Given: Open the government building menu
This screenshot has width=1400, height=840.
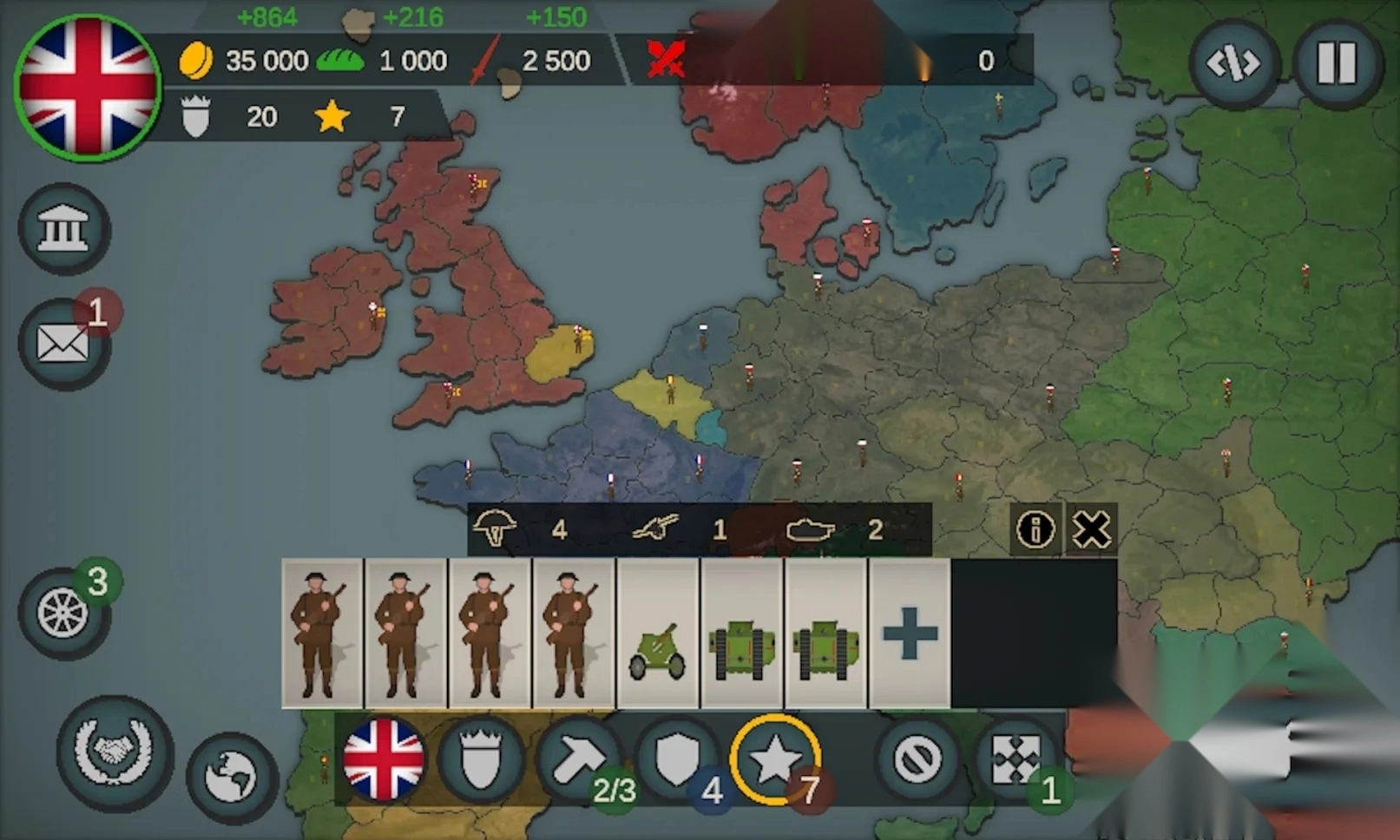Looking at the screenshot, I should (63, 229).
